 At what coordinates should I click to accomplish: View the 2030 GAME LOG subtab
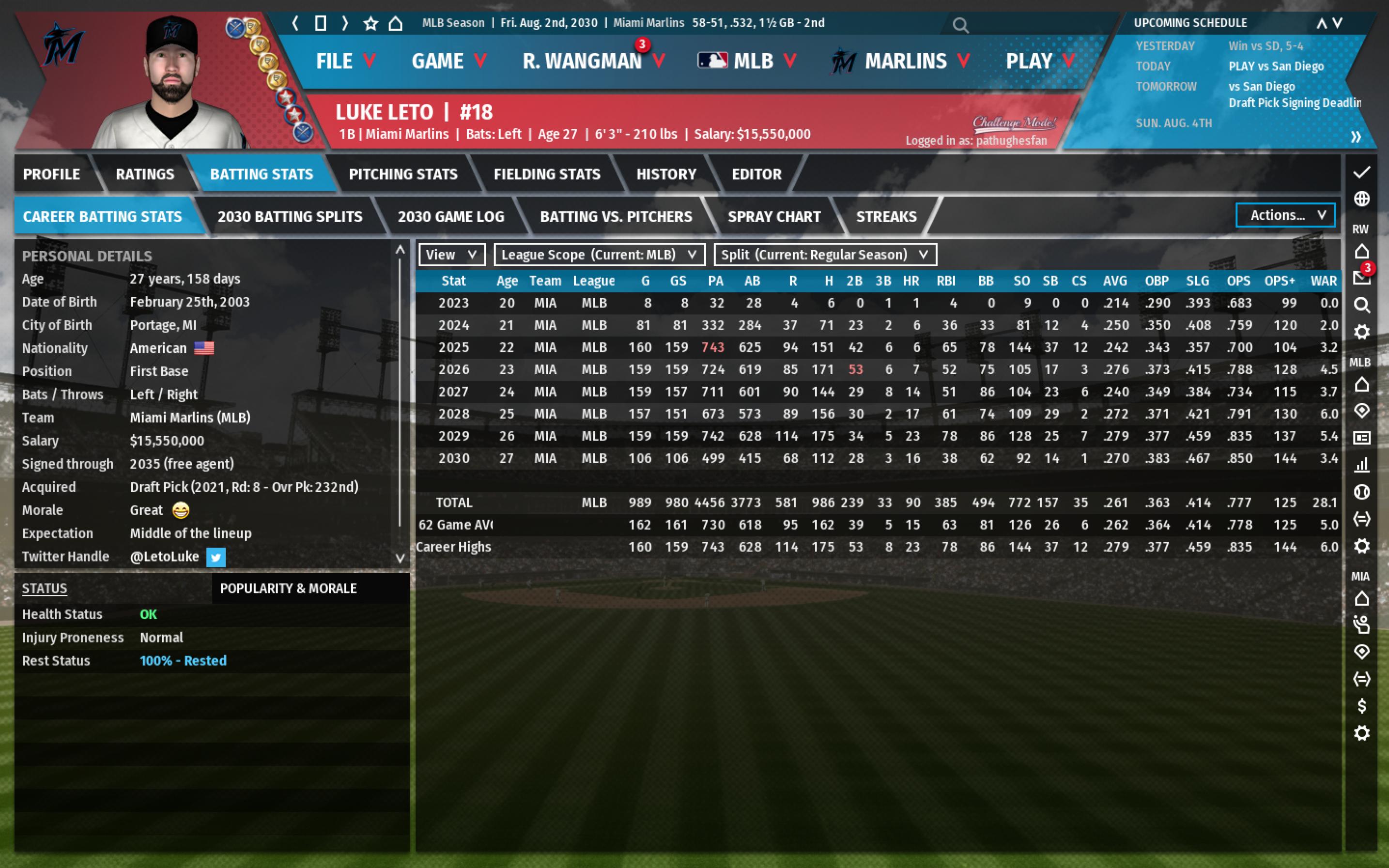click(x=451, y=216)
